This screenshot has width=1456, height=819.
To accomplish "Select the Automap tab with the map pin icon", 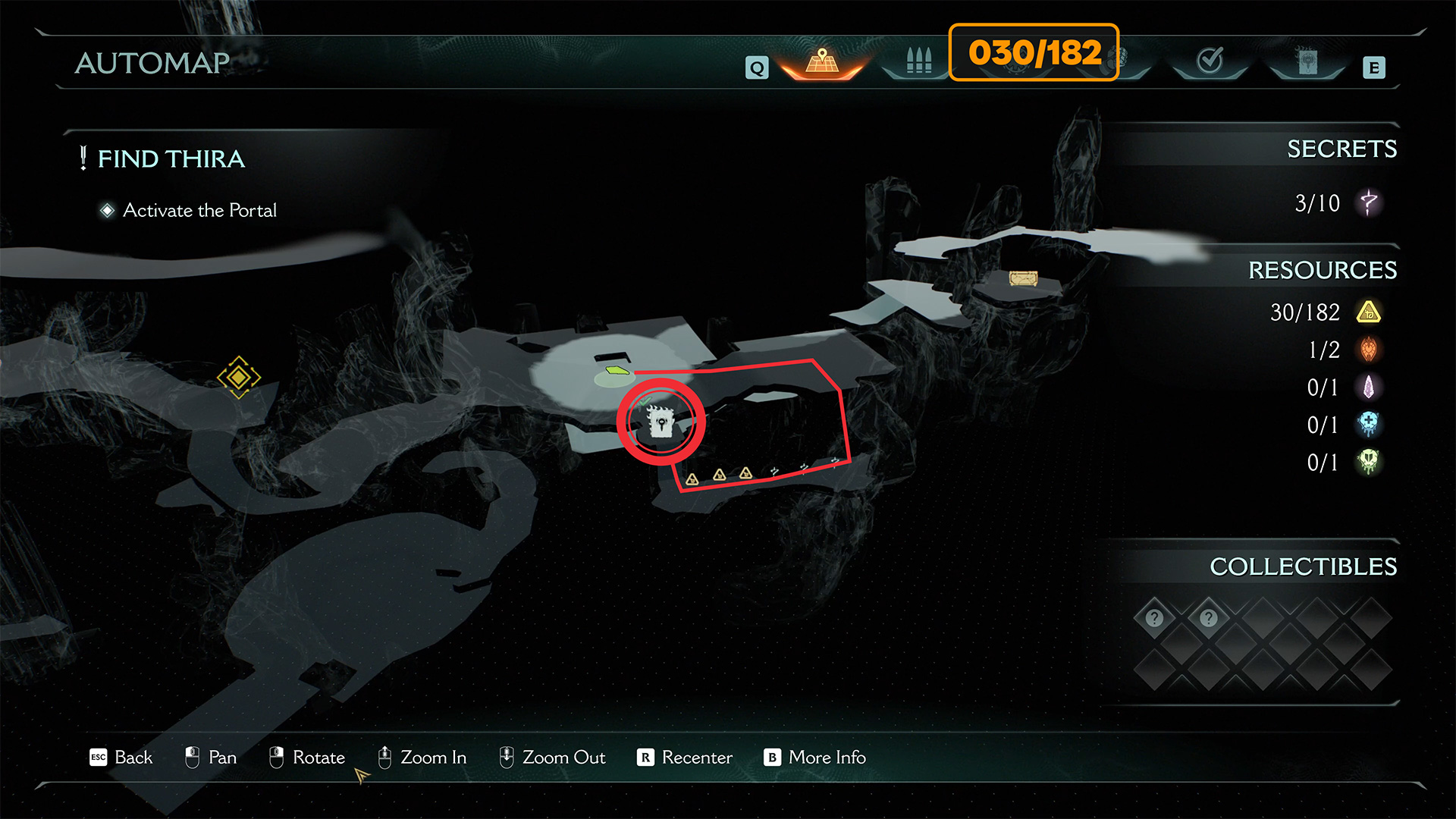I will tap(822, 61).
